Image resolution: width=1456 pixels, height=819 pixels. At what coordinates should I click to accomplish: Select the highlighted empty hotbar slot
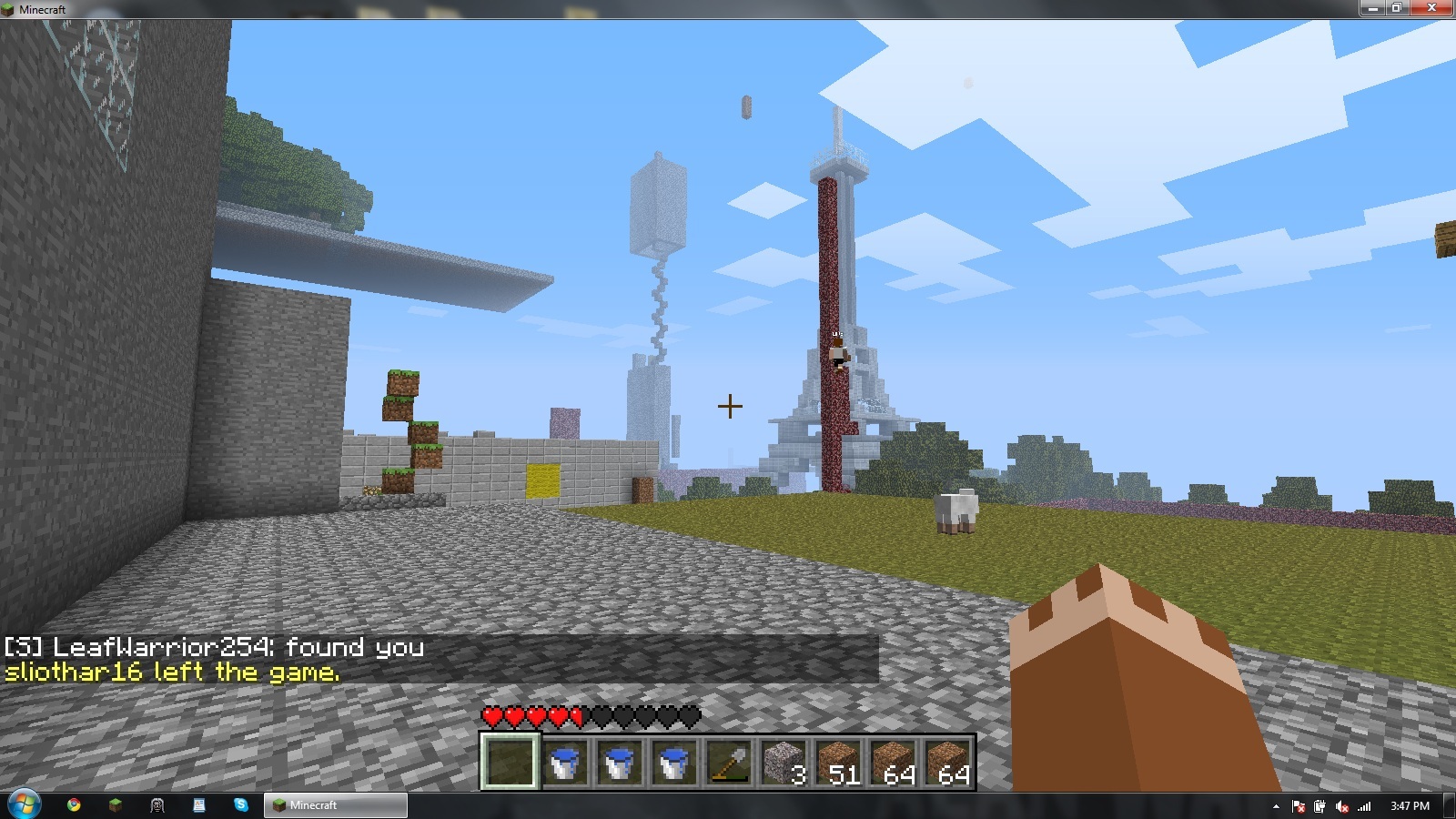pyautogui.click(x=510, y=762)
